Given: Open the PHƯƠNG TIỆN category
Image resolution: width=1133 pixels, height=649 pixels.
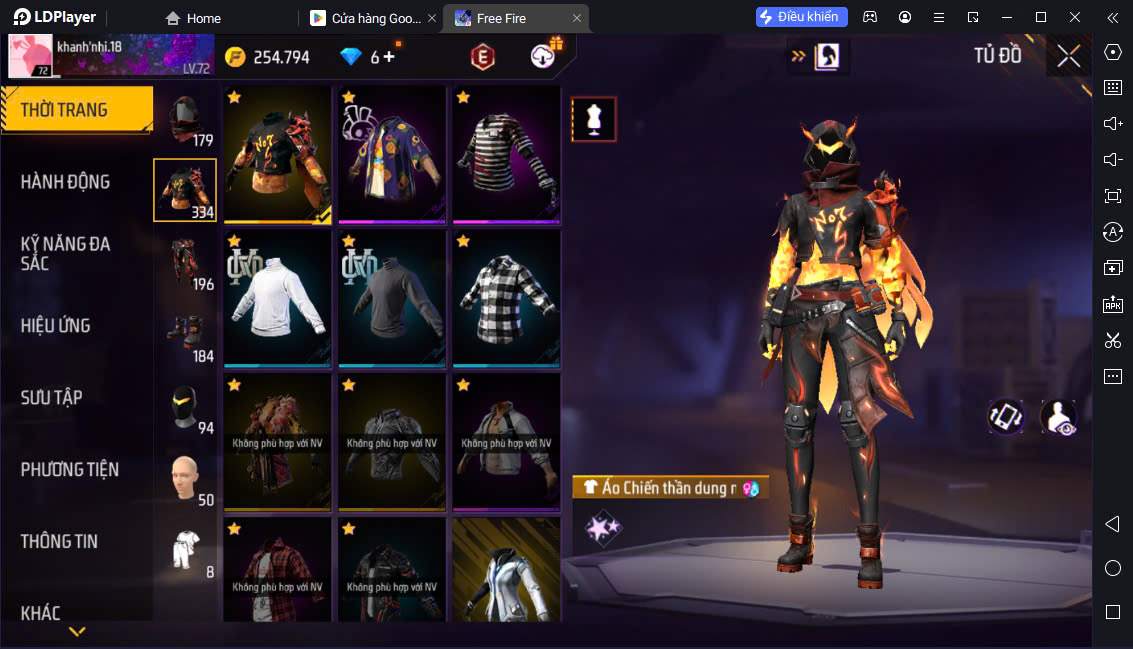Looking at the screenshot, I should click(x=70, y=470).
